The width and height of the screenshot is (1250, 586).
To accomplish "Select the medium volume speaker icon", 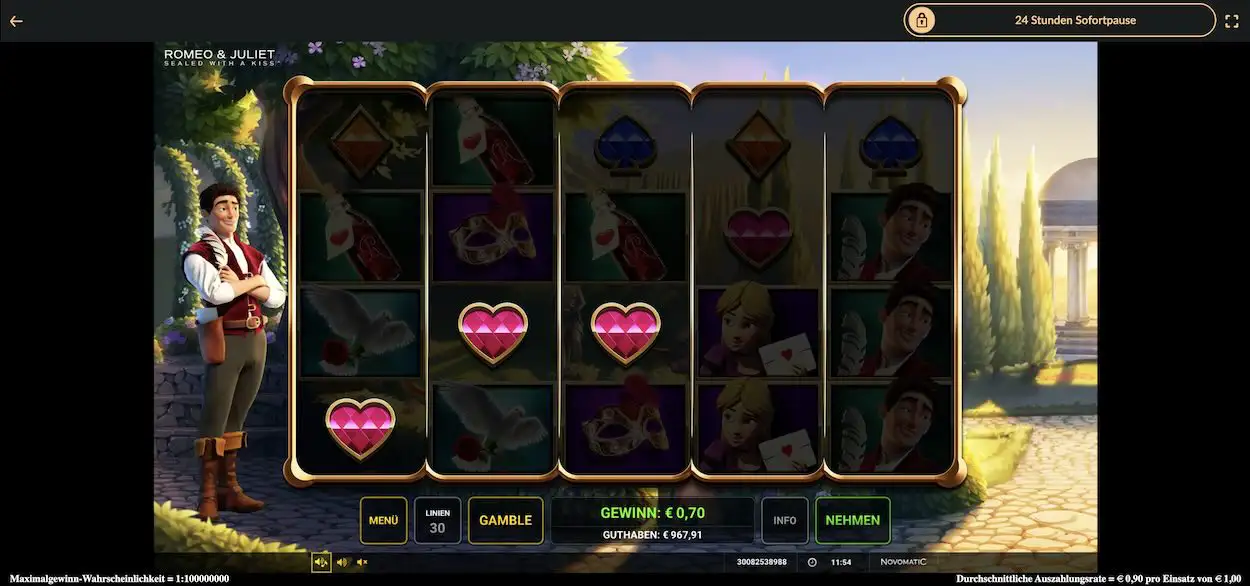I will click(x=343, y=562).
